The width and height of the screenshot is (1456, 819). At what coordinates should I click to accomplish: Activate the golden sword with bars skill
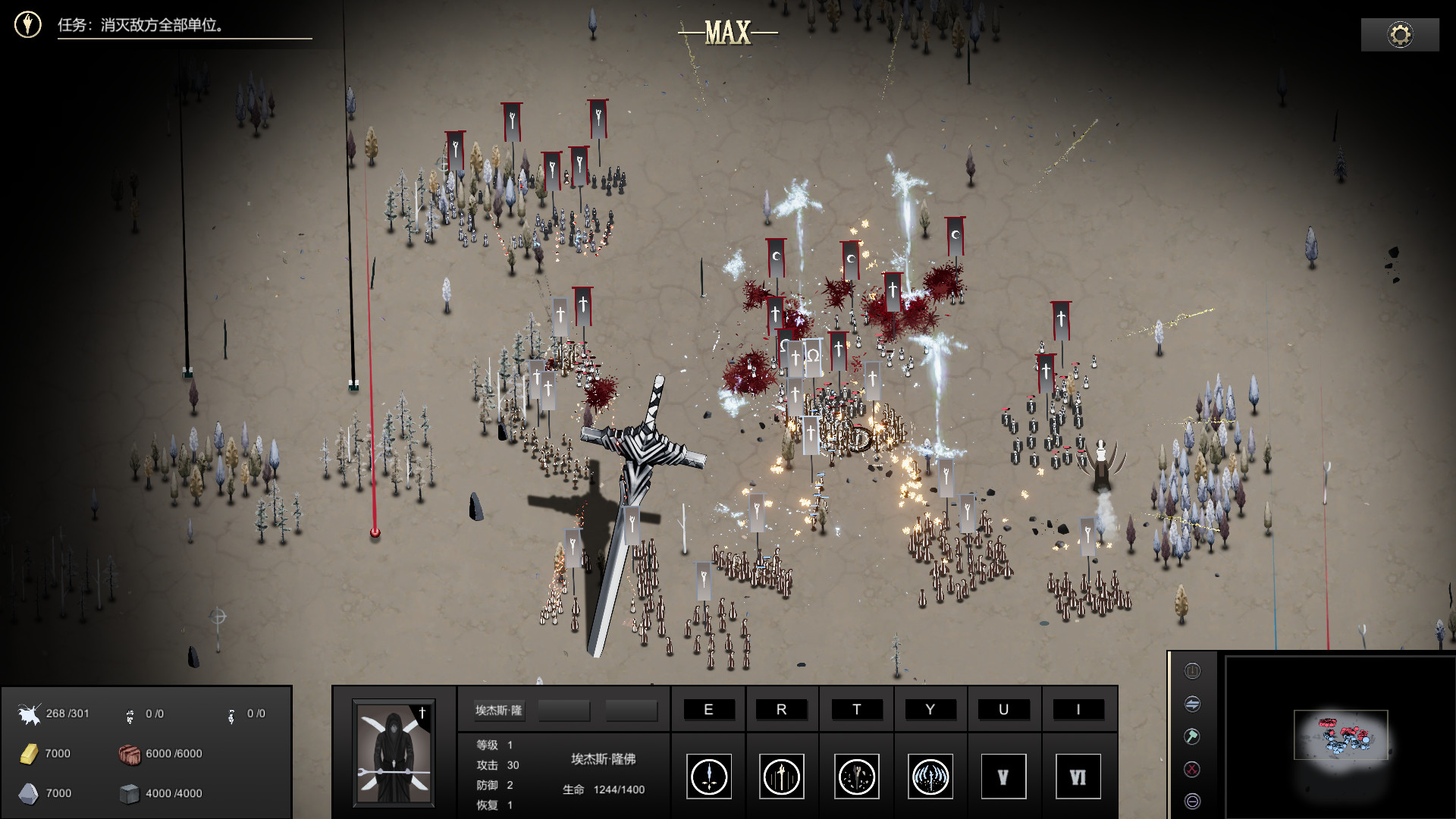tap(782, 777)
